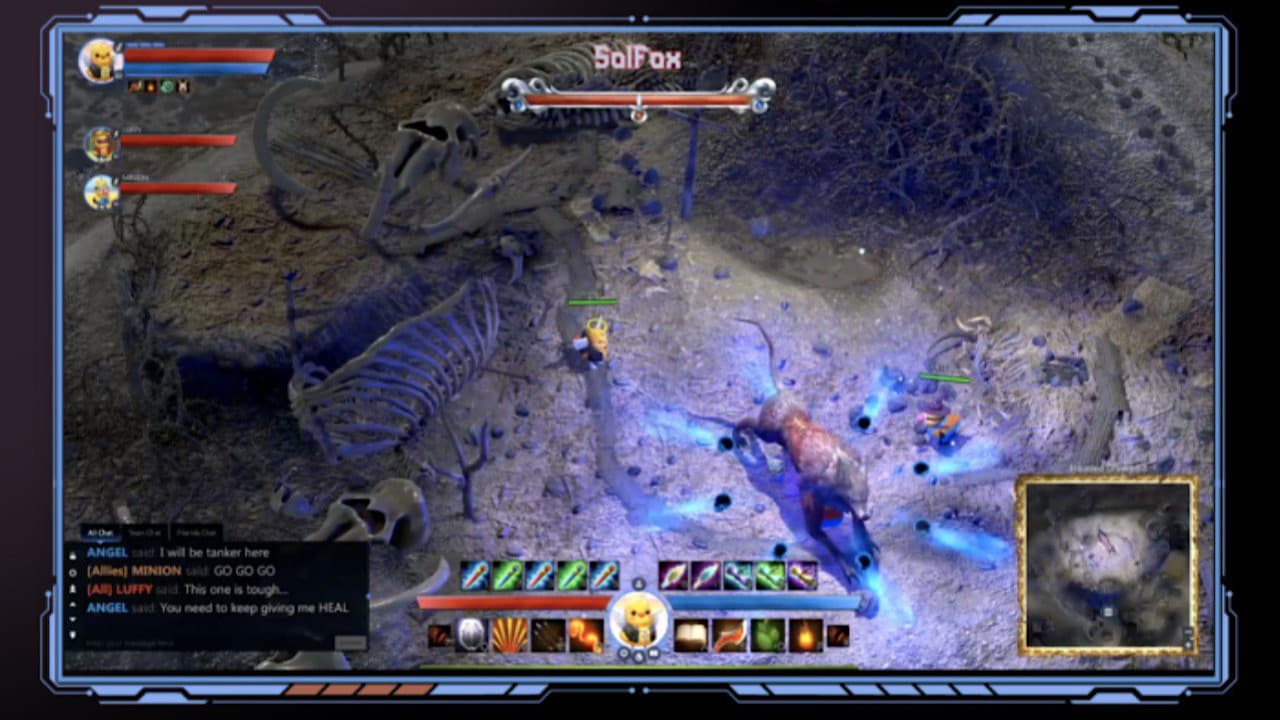
Task: Click the green swirl status effect icon
Action: (x=167, y=87)
